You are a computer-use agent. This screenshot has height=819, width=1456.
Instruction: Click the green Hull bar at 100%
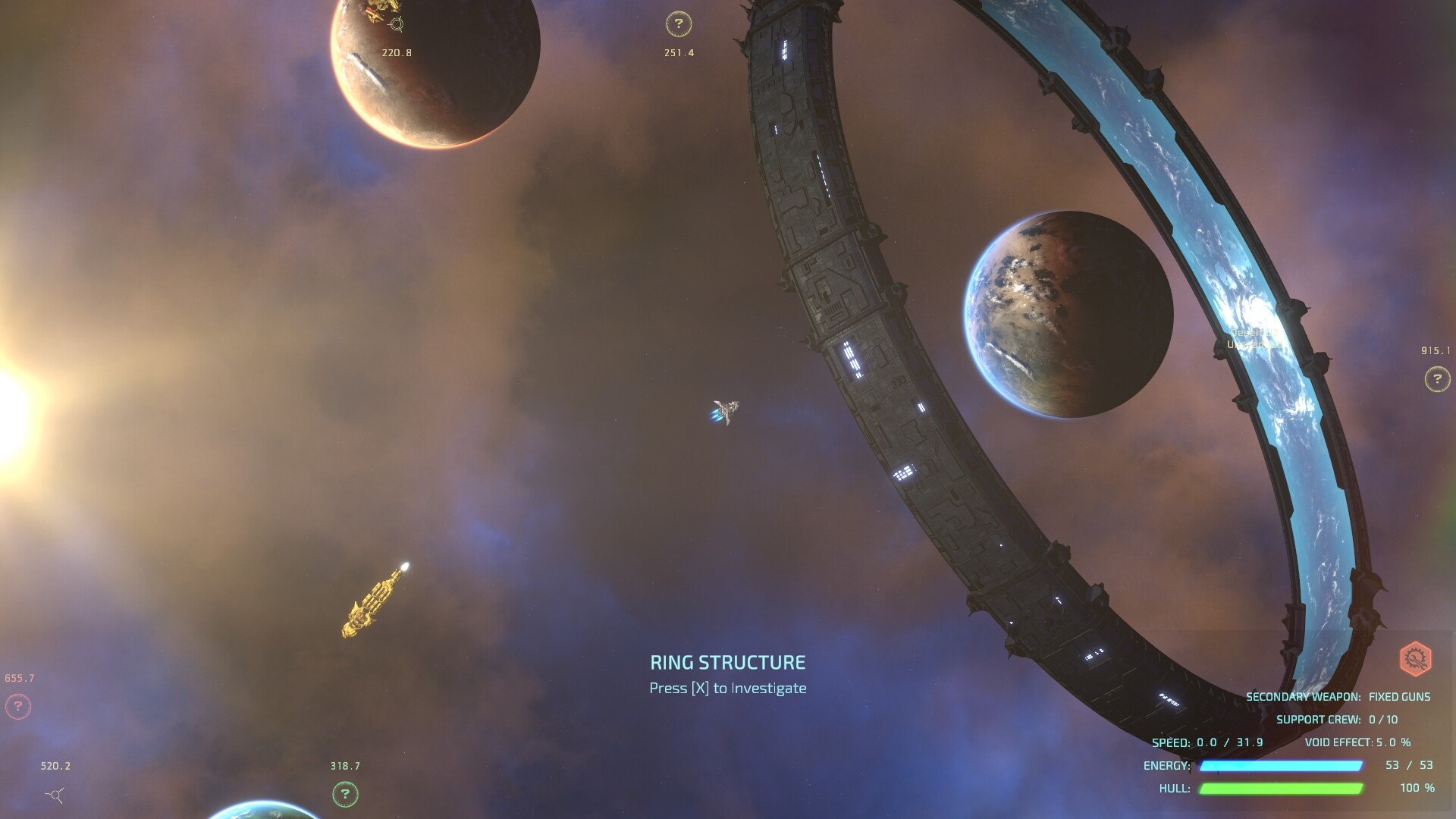(1282, 789)
